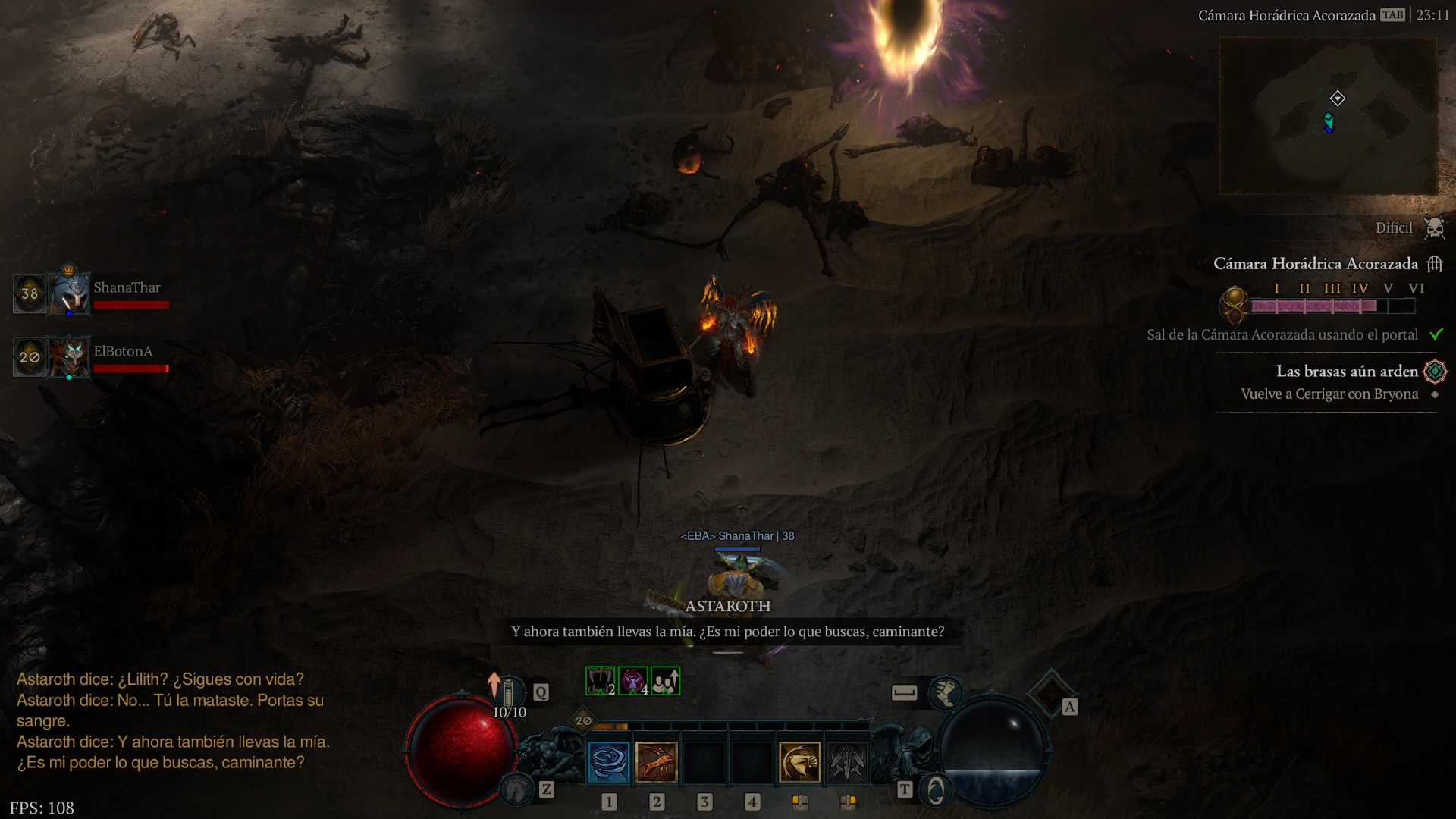Image resolution: width=1456 pixels, height=819 pixels.
Task: Use the evade boot icon
Action: tap(945, 692)
